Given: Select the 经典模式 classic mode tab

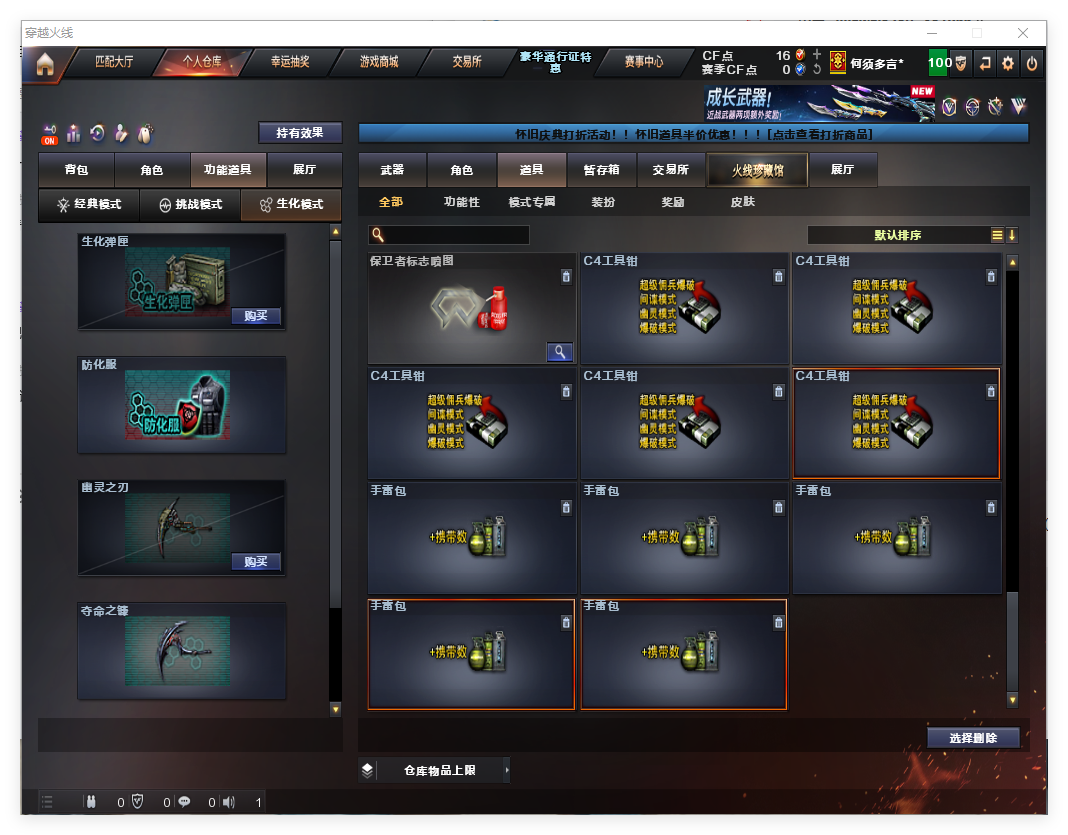Looking at the screenshot, I should click(x=88, y=204).
